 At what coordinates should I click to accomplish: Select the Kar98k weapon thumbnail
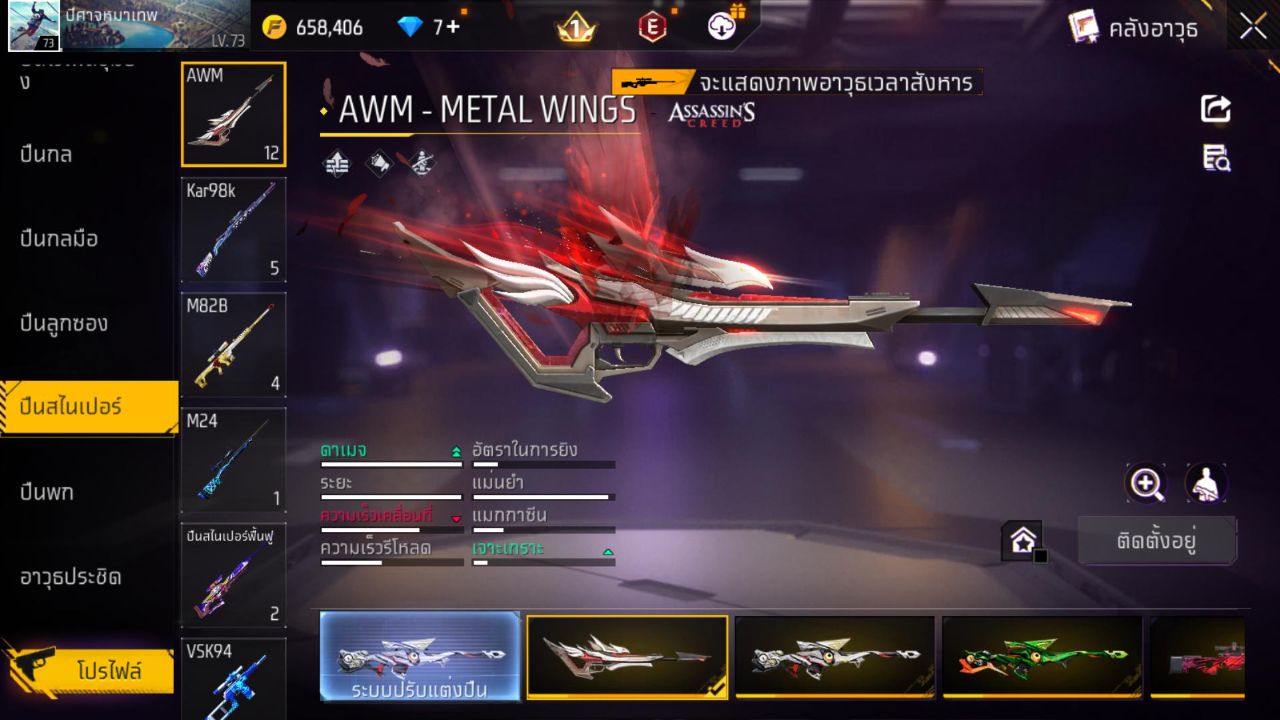pyautogui.click(x=233, y=231)
